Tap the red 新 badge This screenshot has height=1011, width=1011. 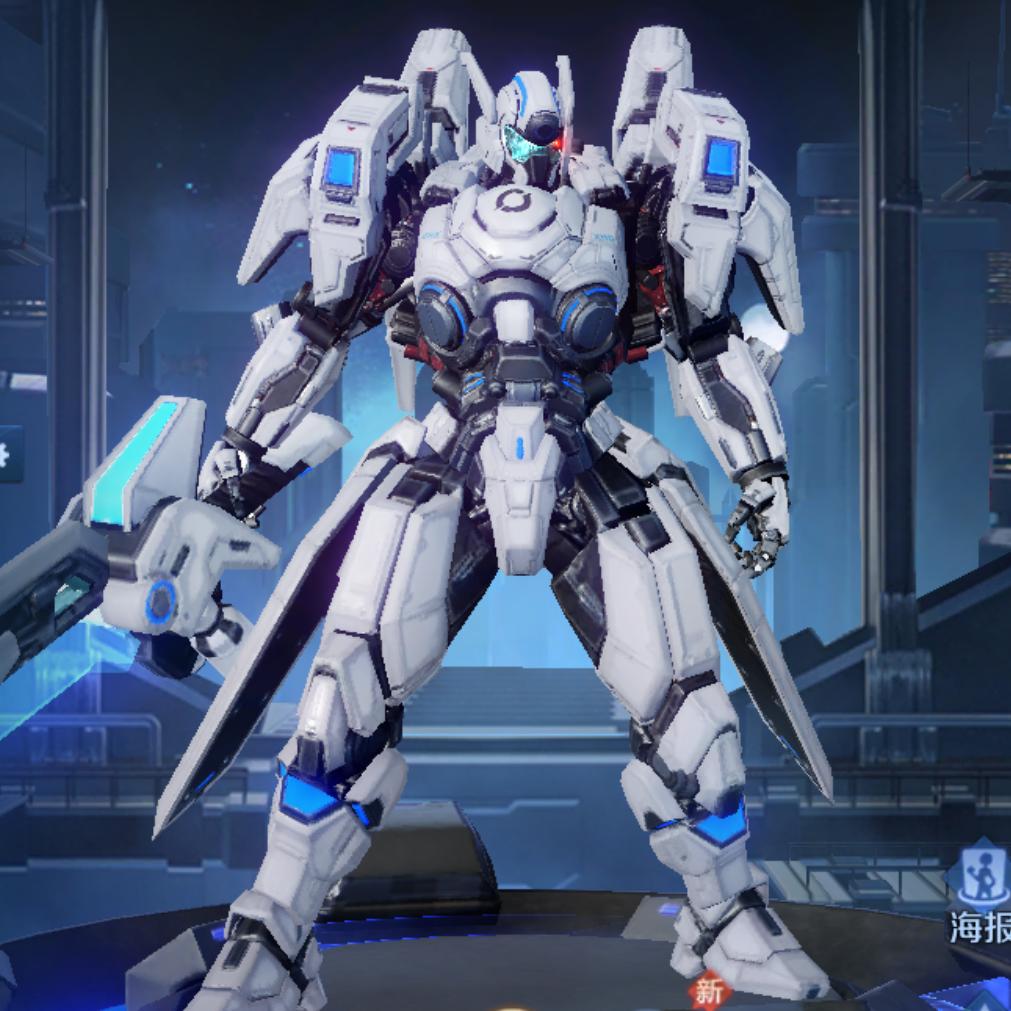708,992
